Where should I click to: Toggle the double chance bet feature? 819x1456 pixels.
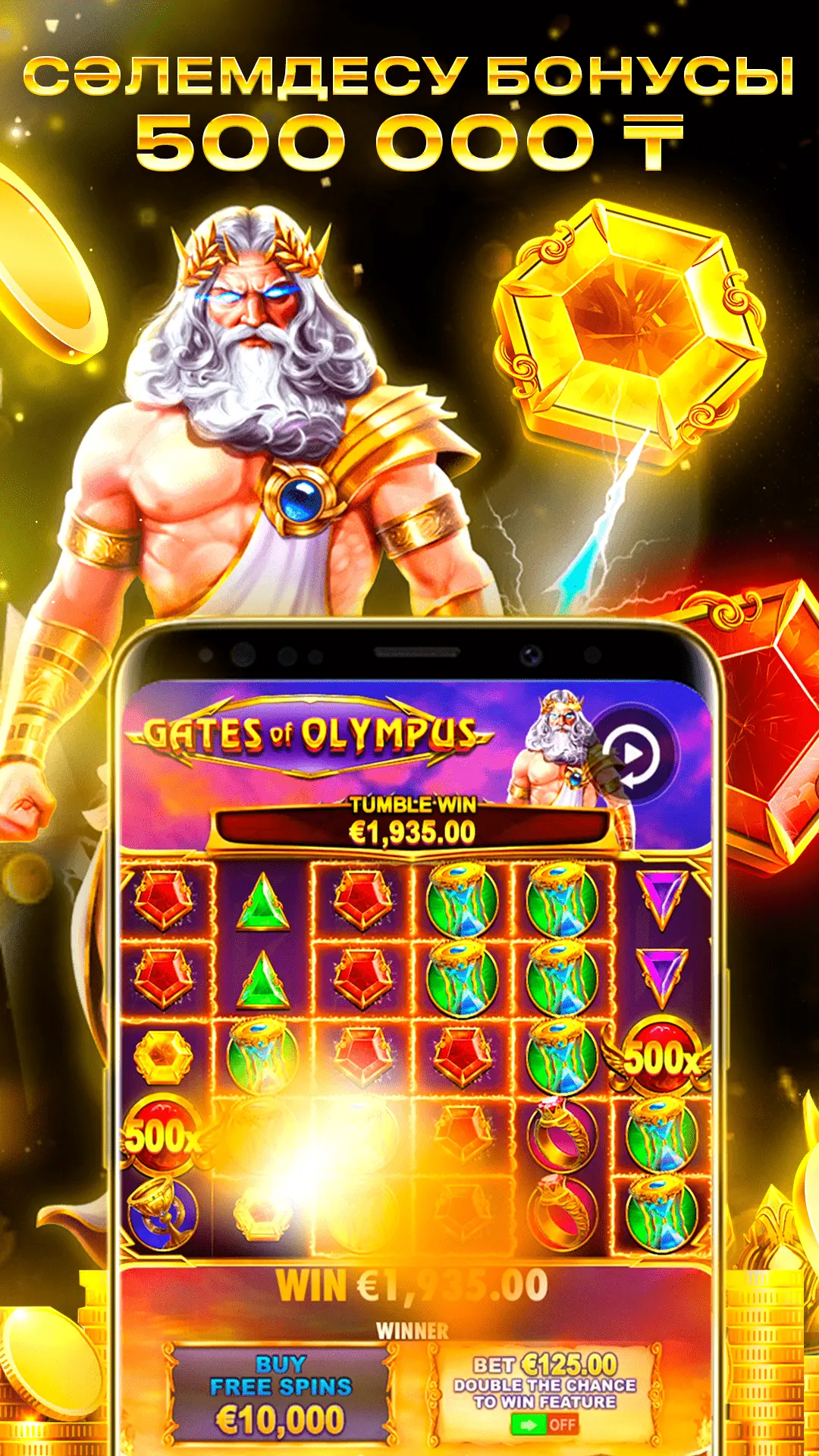tap(544, 1424)
